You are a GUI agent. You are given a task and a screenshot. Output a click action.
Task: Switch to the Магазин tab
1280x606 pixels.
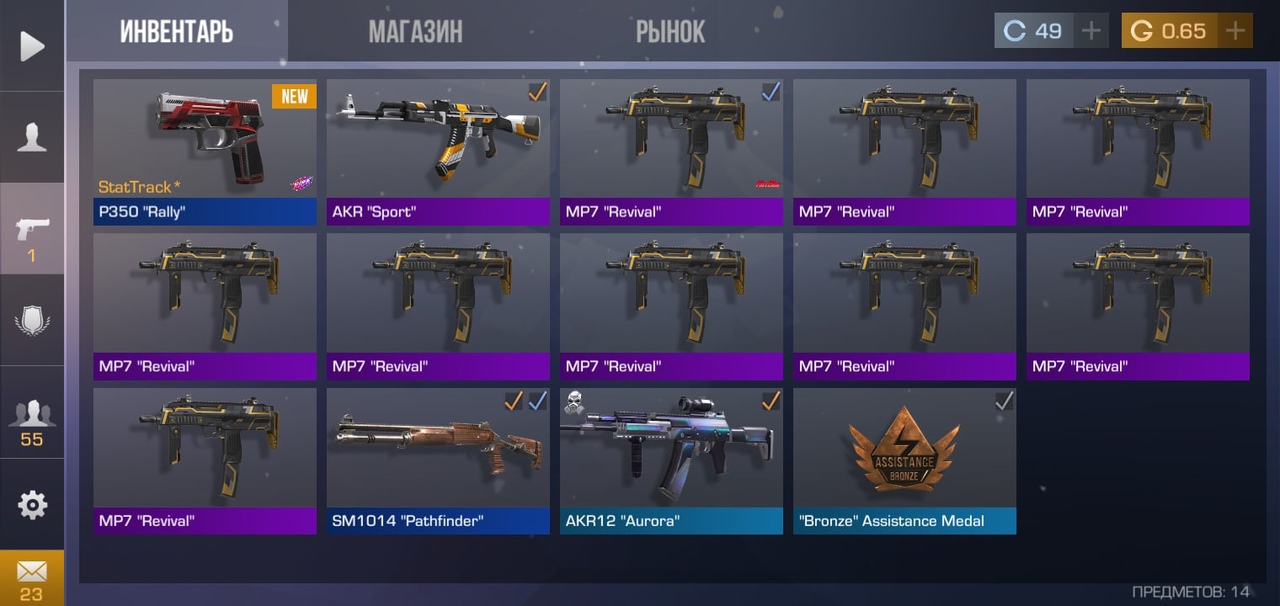click(415, 32)
